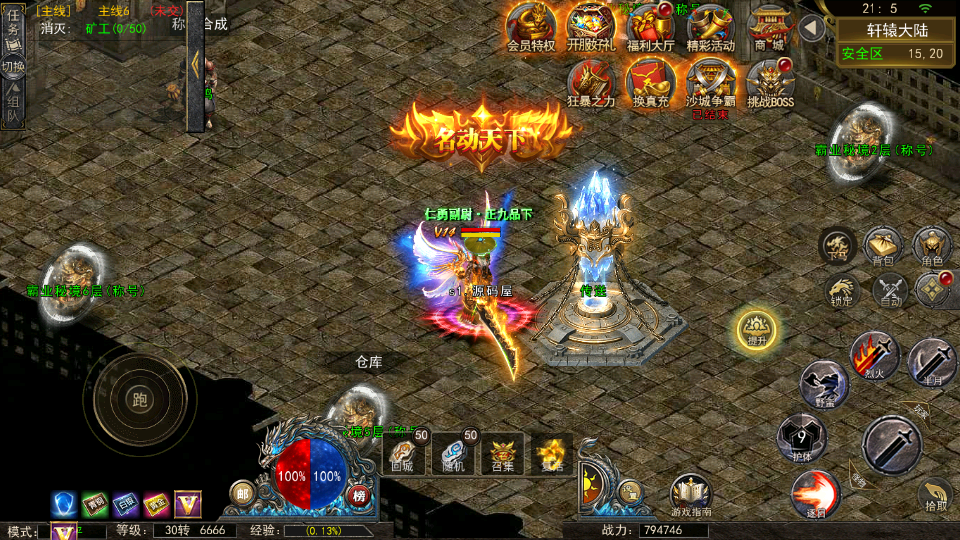Toggle 自动 auto-combat
The height and width of the screenshot is (540, 960).
click(889, 291)
